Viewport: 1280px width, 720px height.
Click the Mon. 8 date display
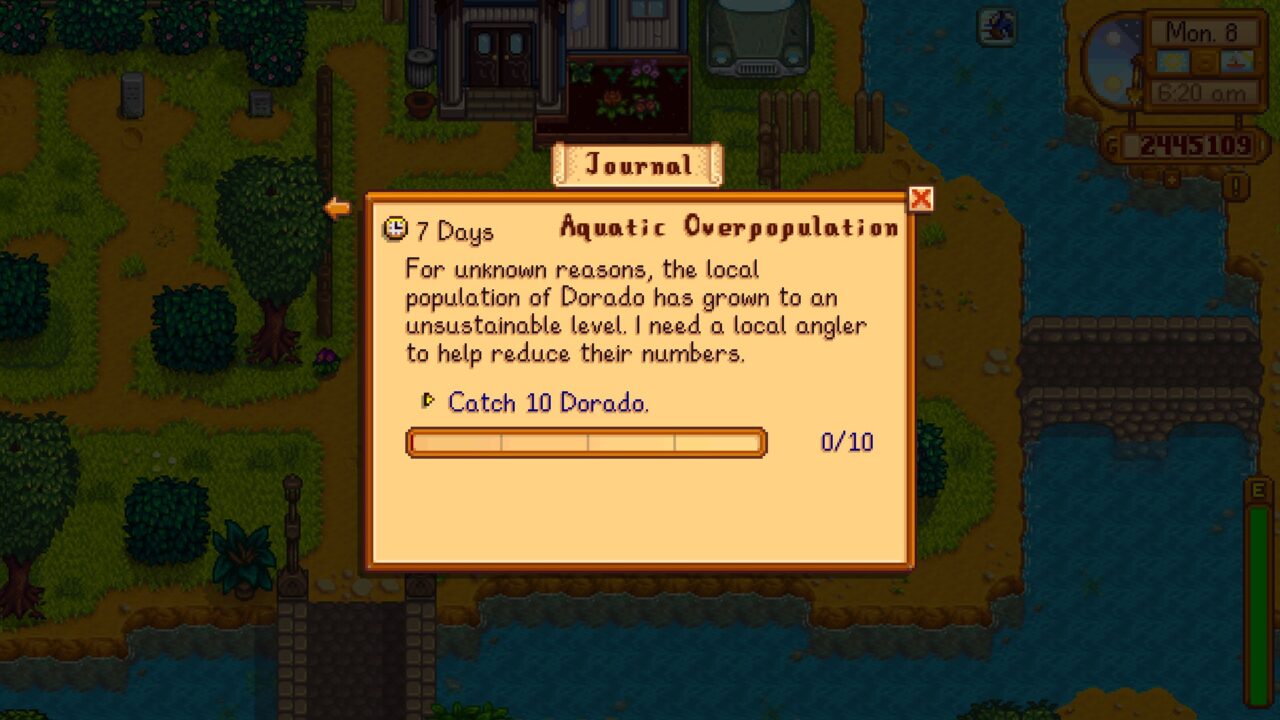point(1204,32)
